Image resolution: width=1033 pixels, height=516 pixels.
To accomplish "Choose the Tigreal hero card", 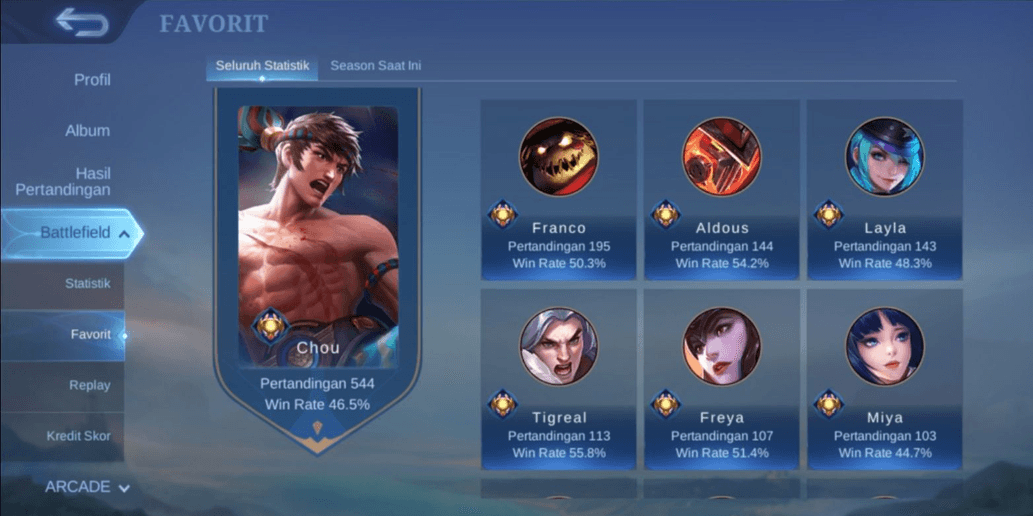I will click(558, 380).
